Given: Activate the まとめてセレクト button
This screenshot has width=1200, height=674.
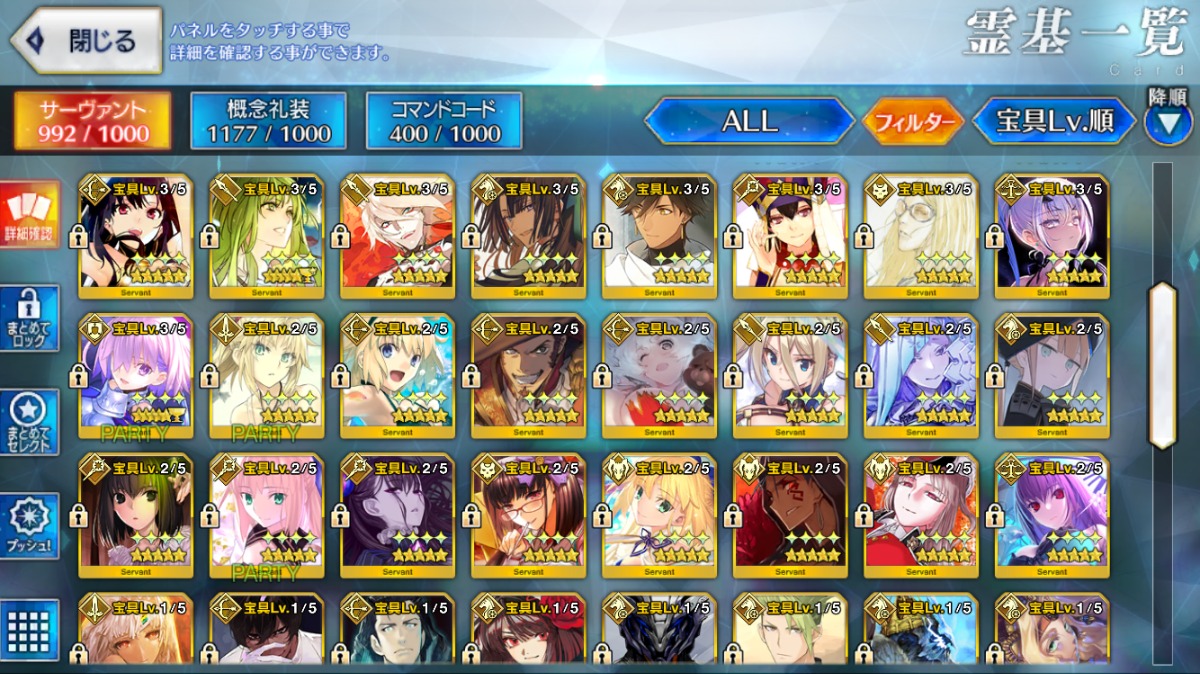Looking at the screenshot, I should (30, 422).
